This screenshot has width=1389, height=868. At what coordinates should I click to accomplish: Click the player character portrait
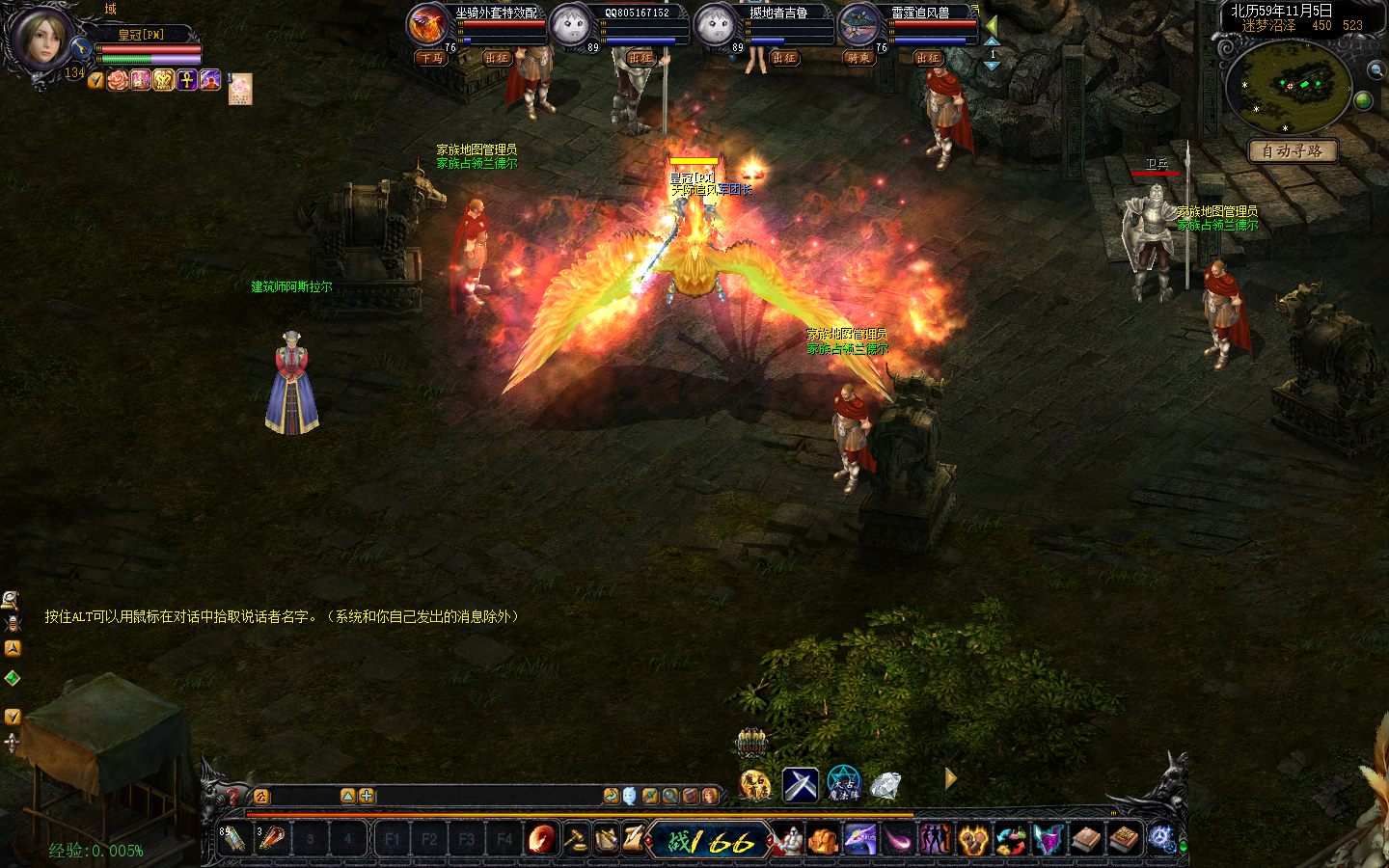pyautogui.click(x=40, y=39)
